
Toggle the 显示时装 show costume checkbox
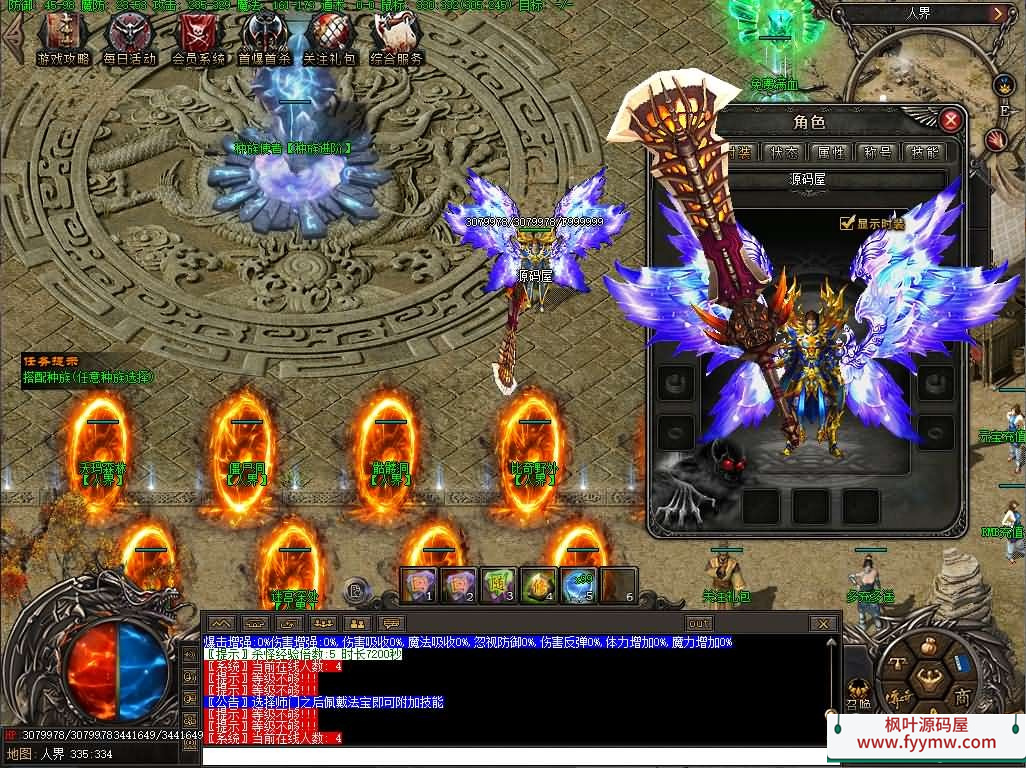(x=847, y=223)
